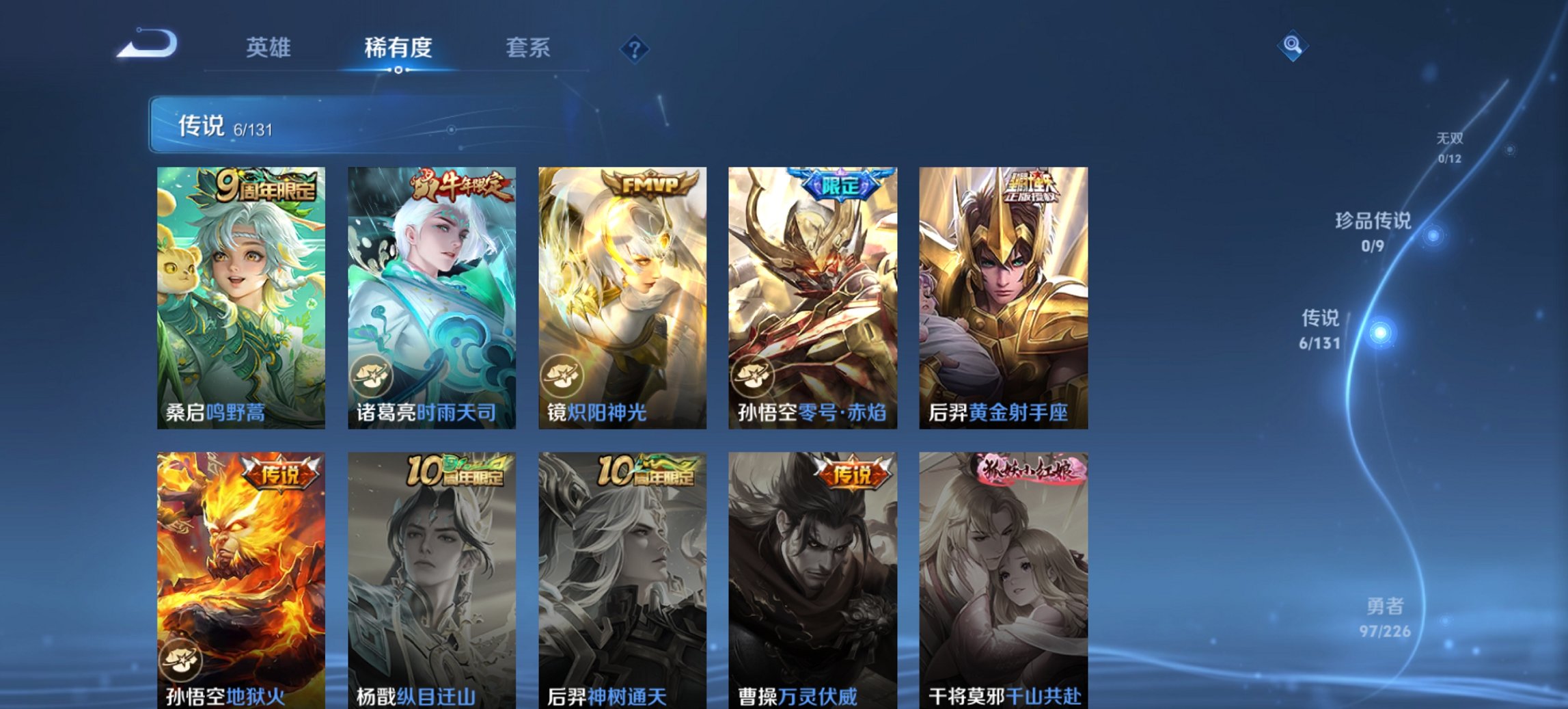The image size is (1568, 709).
Task: Switch to the 套系 tab
Action: (529, 47)
